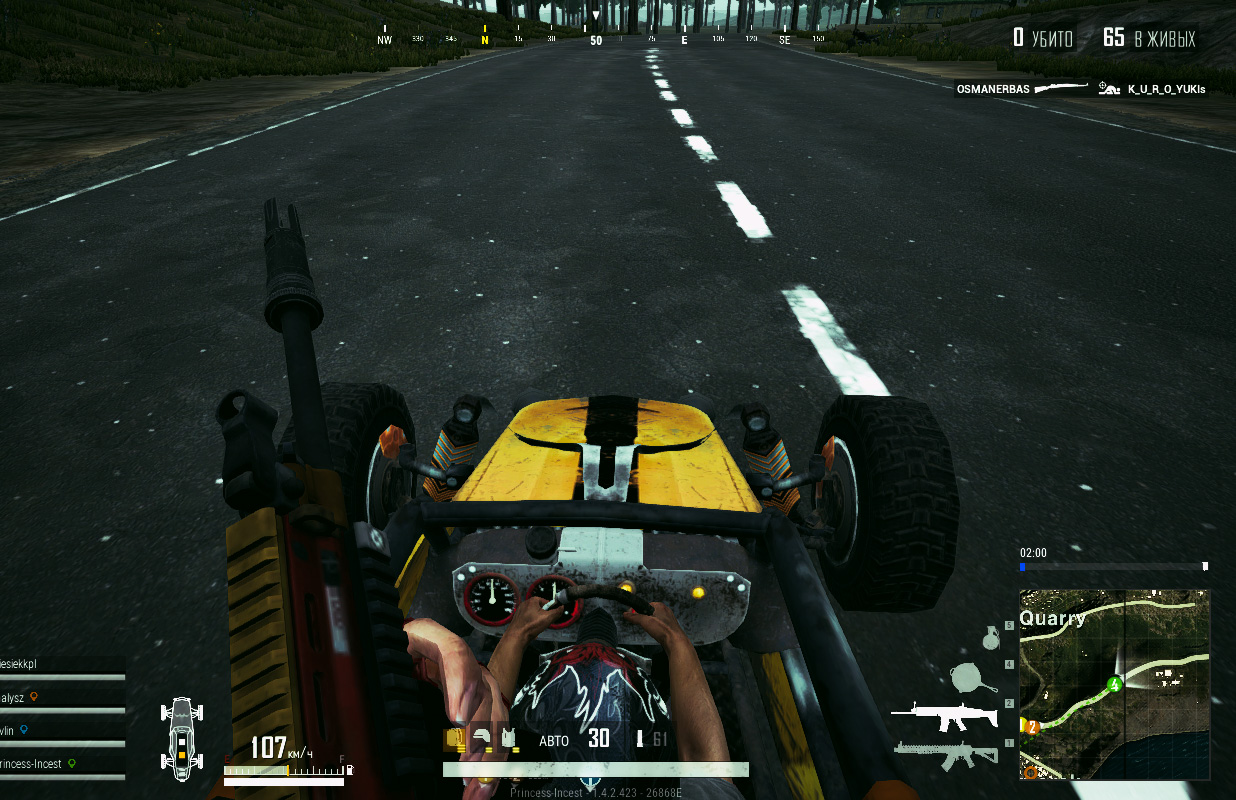Click the OSMANERBAS kill feed entry

coord(993,89)
